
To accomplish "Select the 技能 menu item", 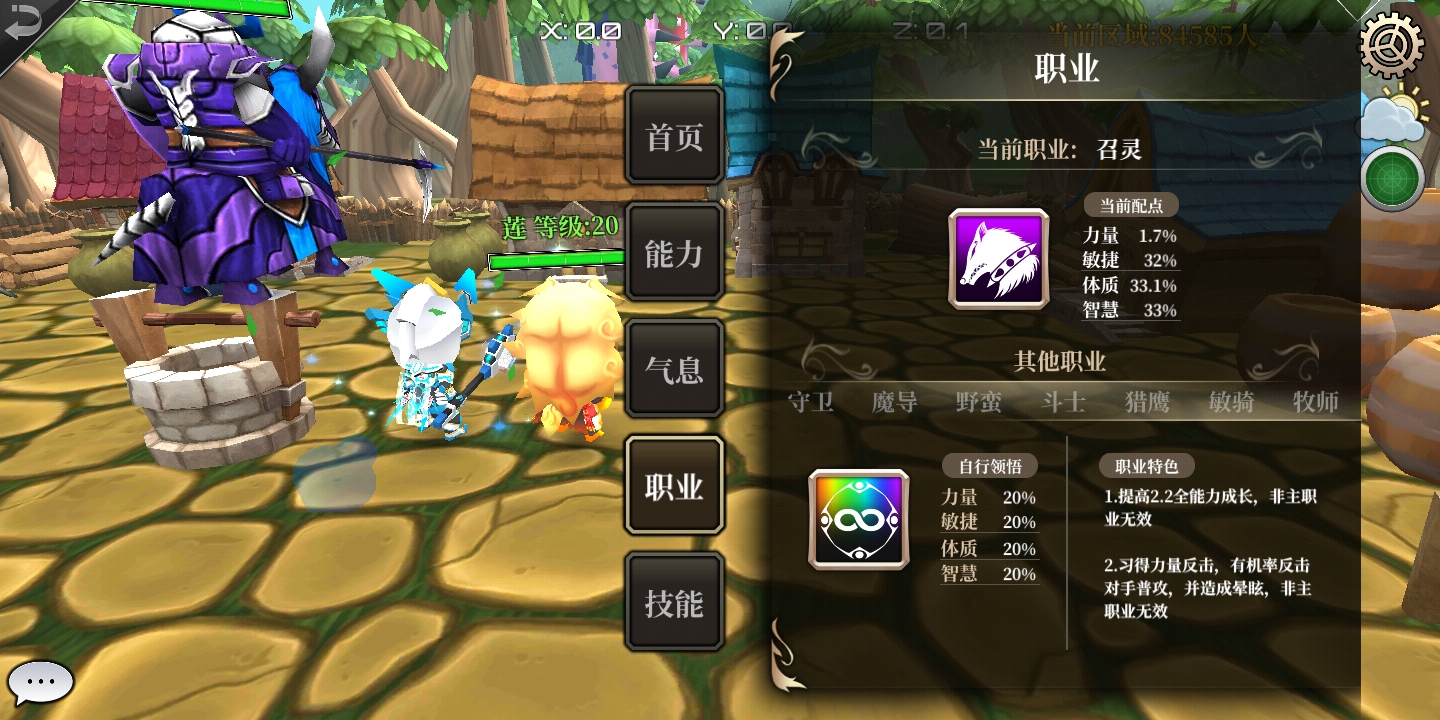I will click(x=674, y=601).
